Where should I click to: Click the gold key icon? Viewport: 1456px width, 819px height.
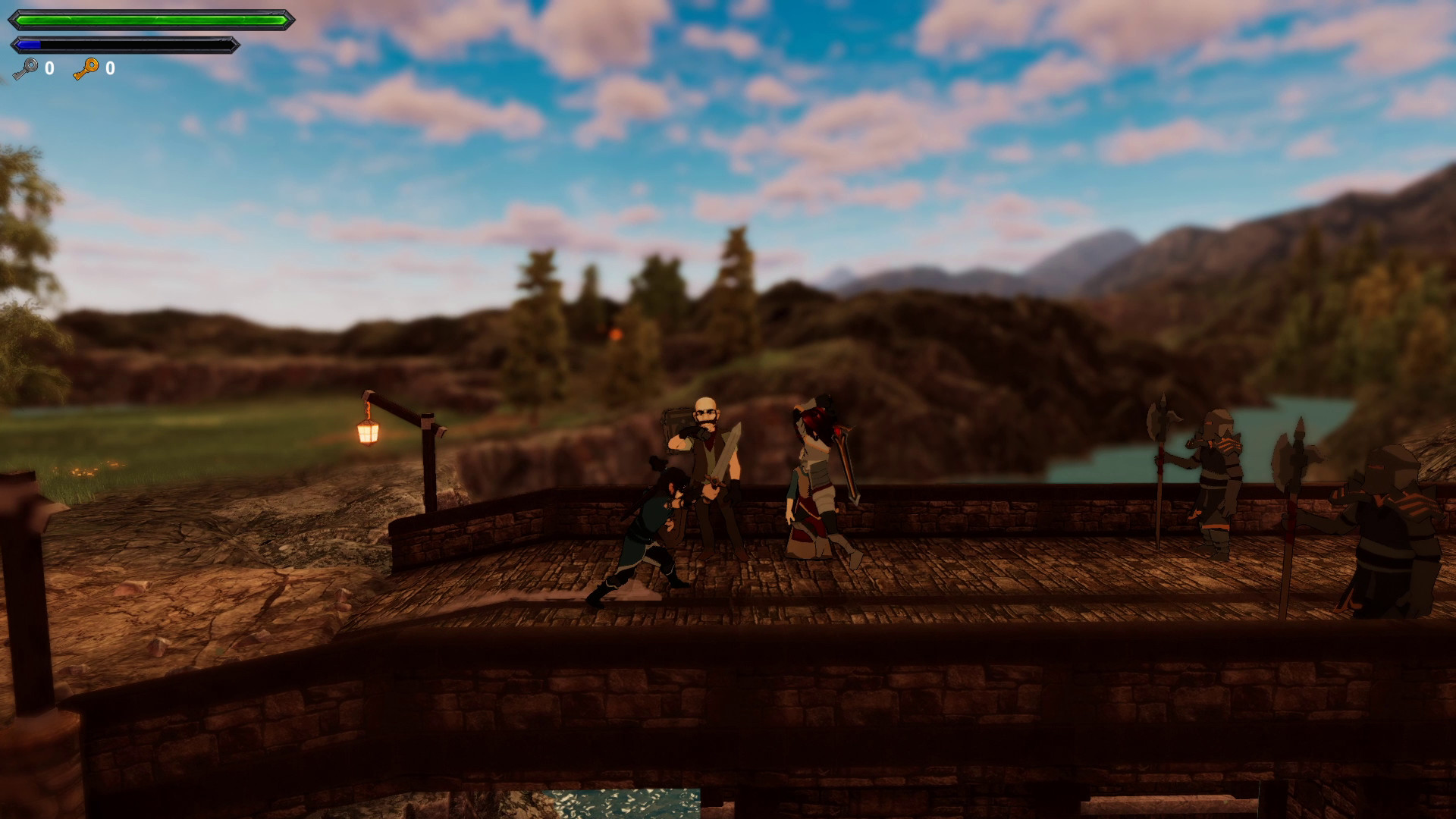click(x=86, y=70)
